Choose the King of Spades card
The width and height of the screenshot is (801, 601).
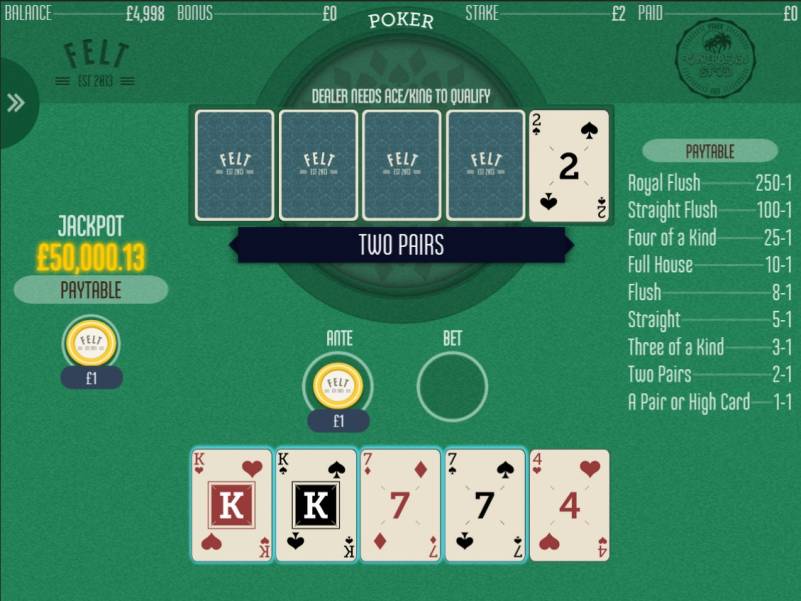[316, 505]
